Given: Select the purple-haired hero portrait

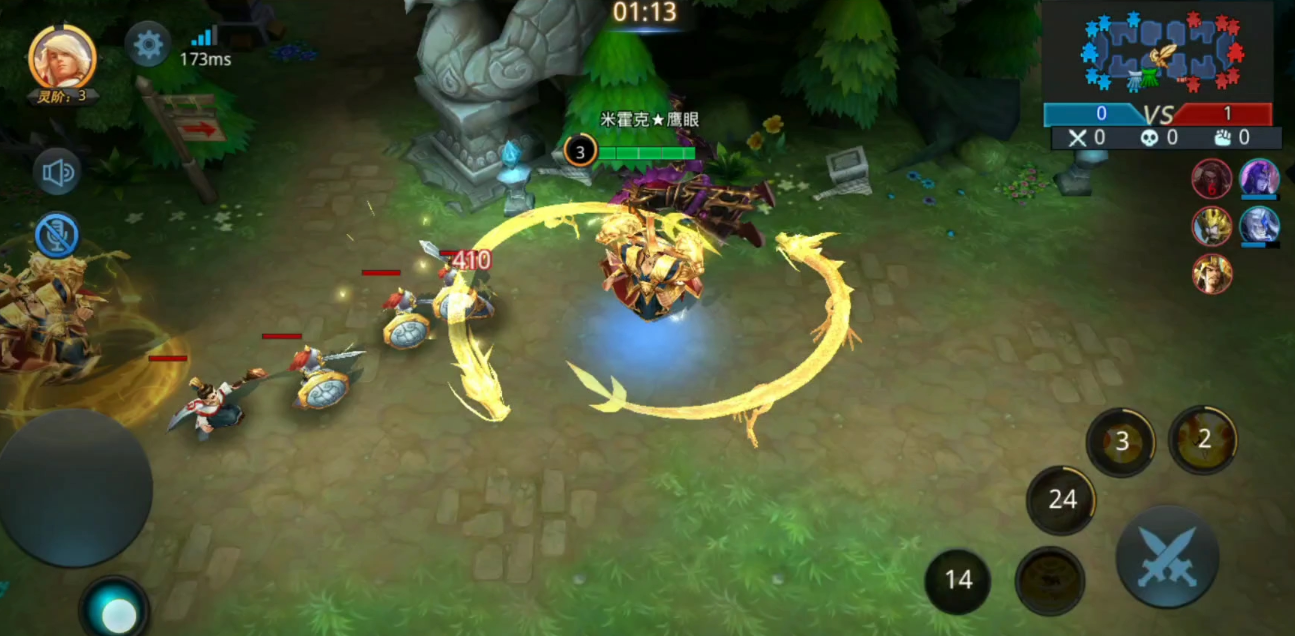Looking at the screenshot, I should pyautogui.click(x=1259, y=179).
